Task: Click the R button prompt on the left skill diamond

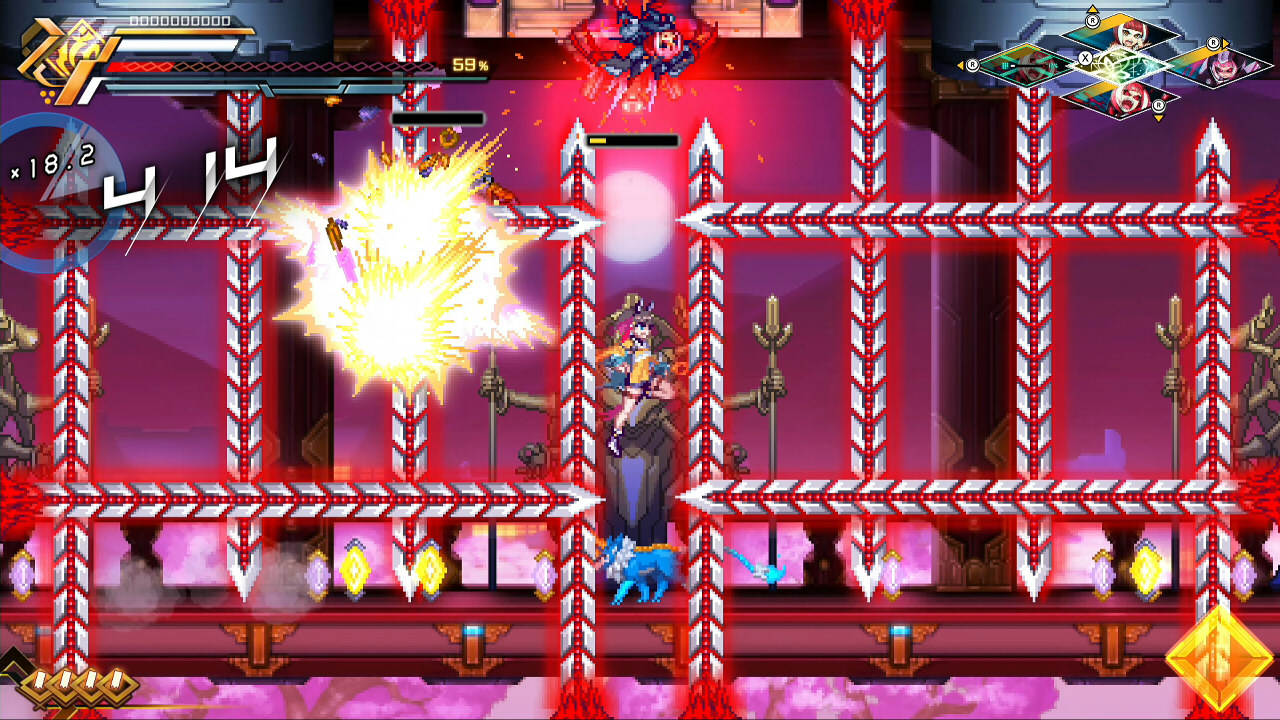Action: point(973,65)
